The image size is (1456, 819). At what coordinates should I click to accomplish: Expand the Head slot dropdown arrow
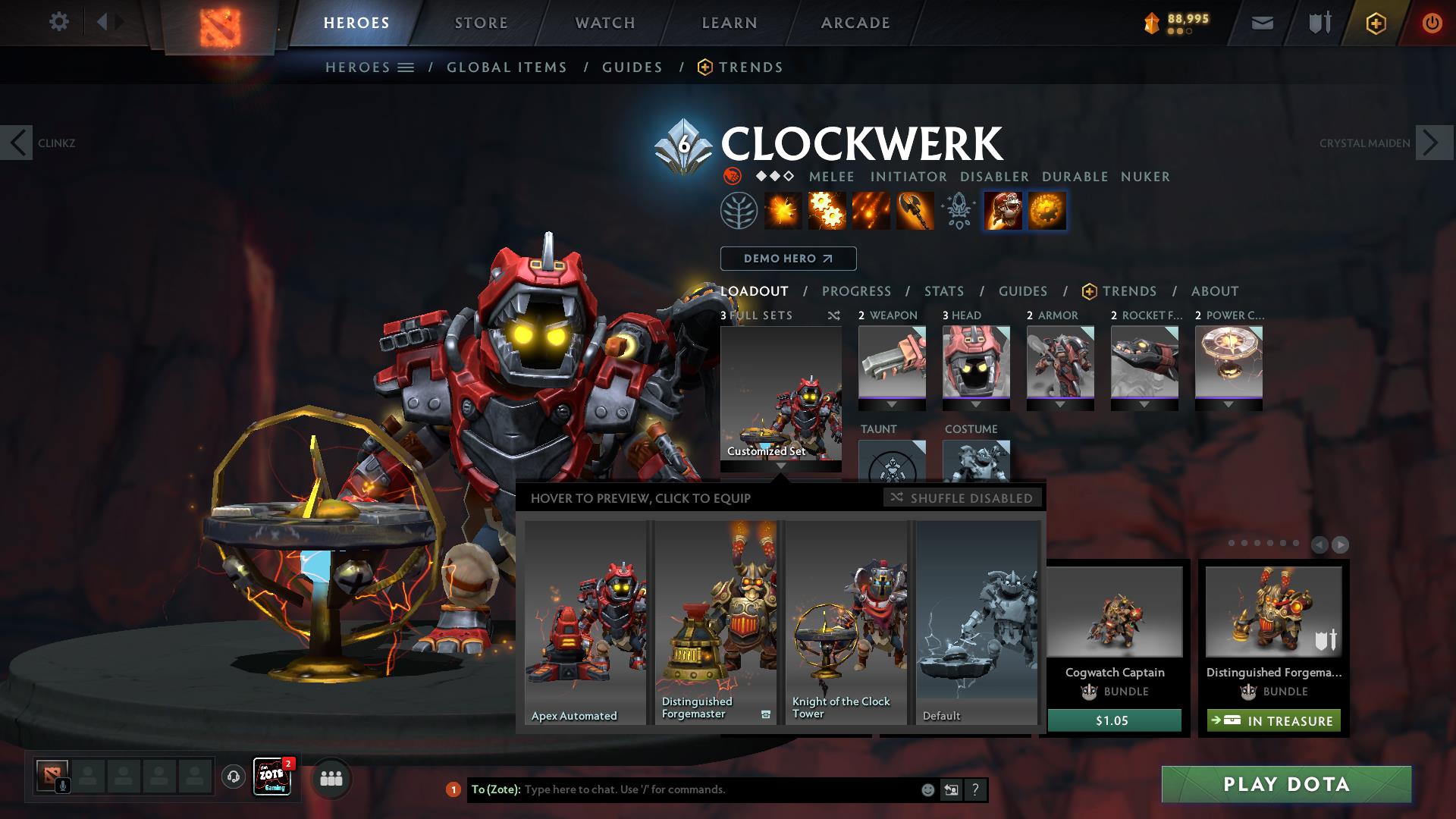[x=977, y=406]
